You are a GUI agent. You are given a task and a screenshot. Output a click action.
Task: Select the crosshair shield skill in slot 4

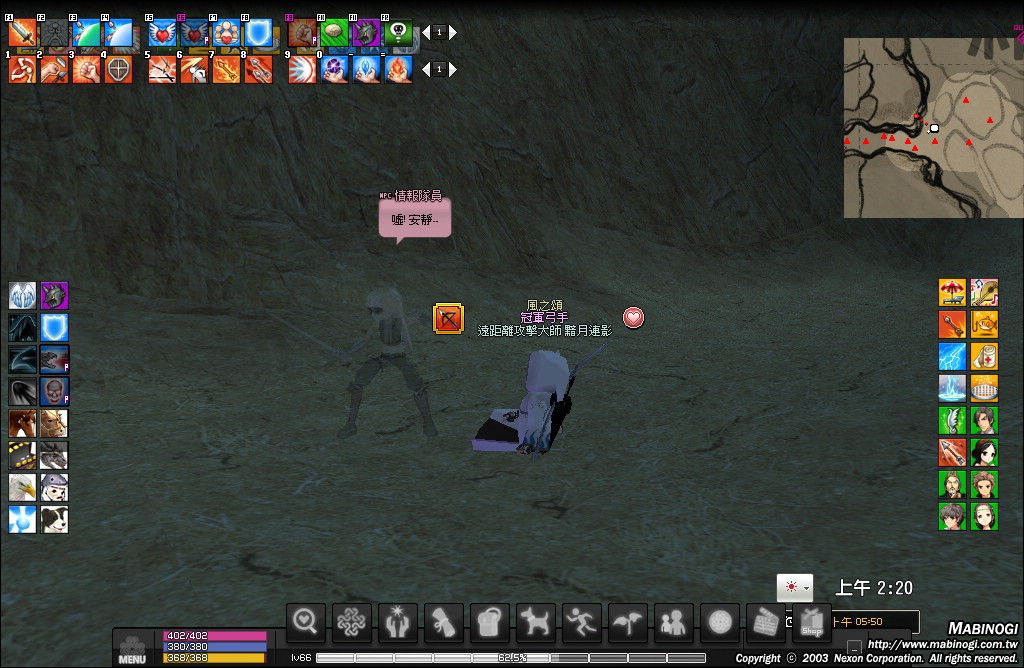118,70
